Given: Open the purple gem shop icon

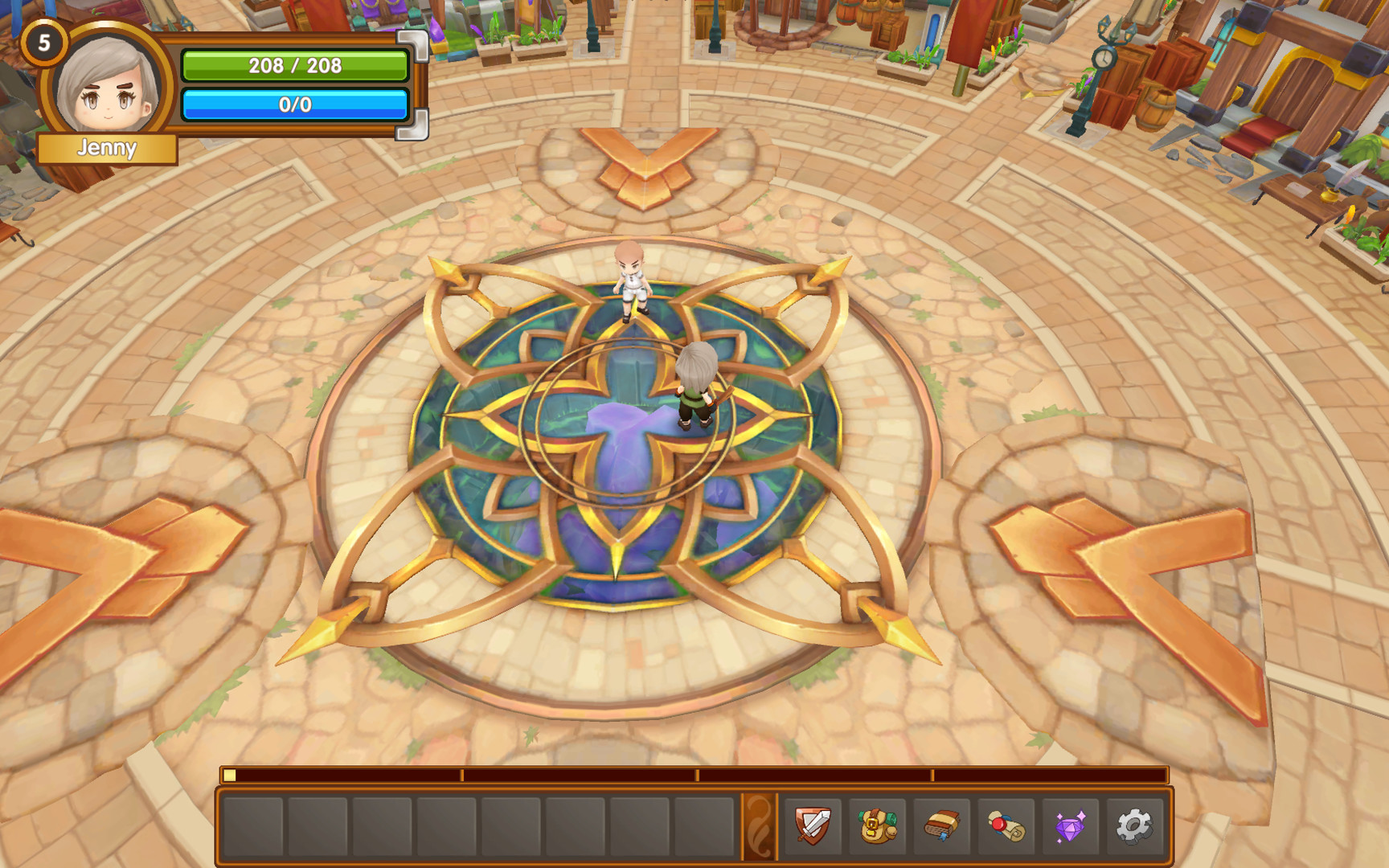Looking at the screenshot, I should 1070,825.
